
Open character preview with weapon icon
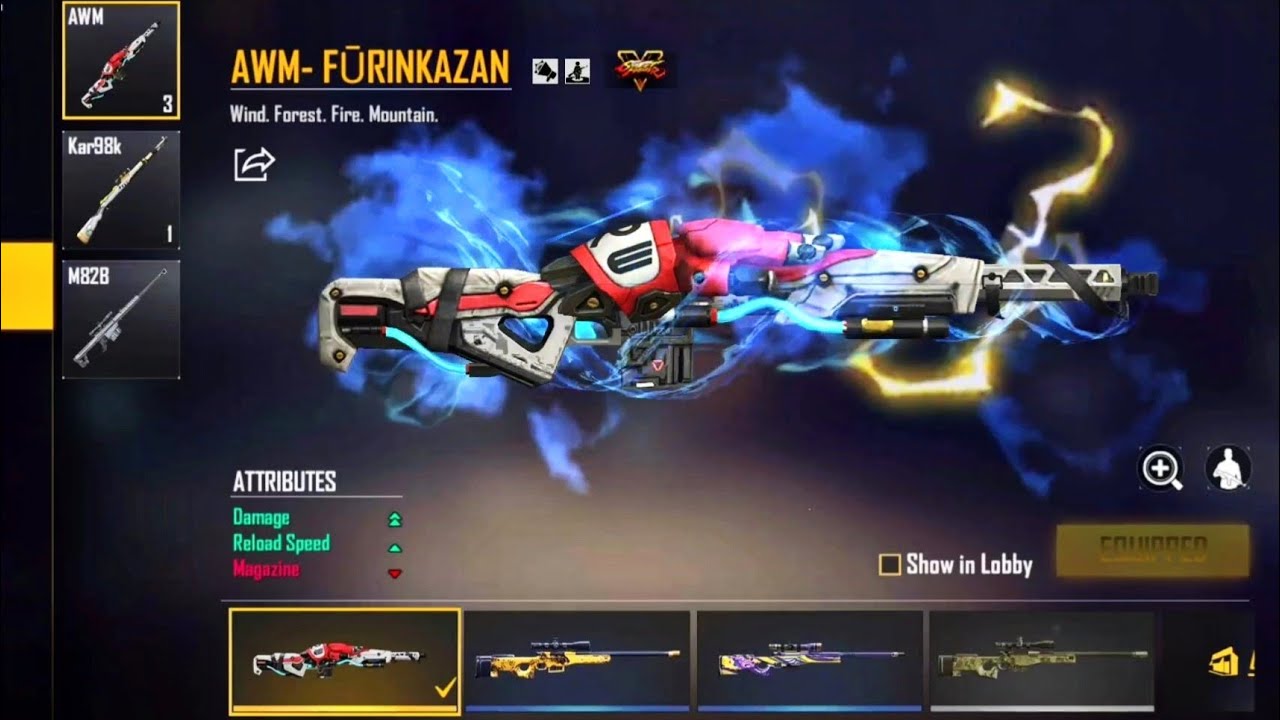pos(1227,466)
